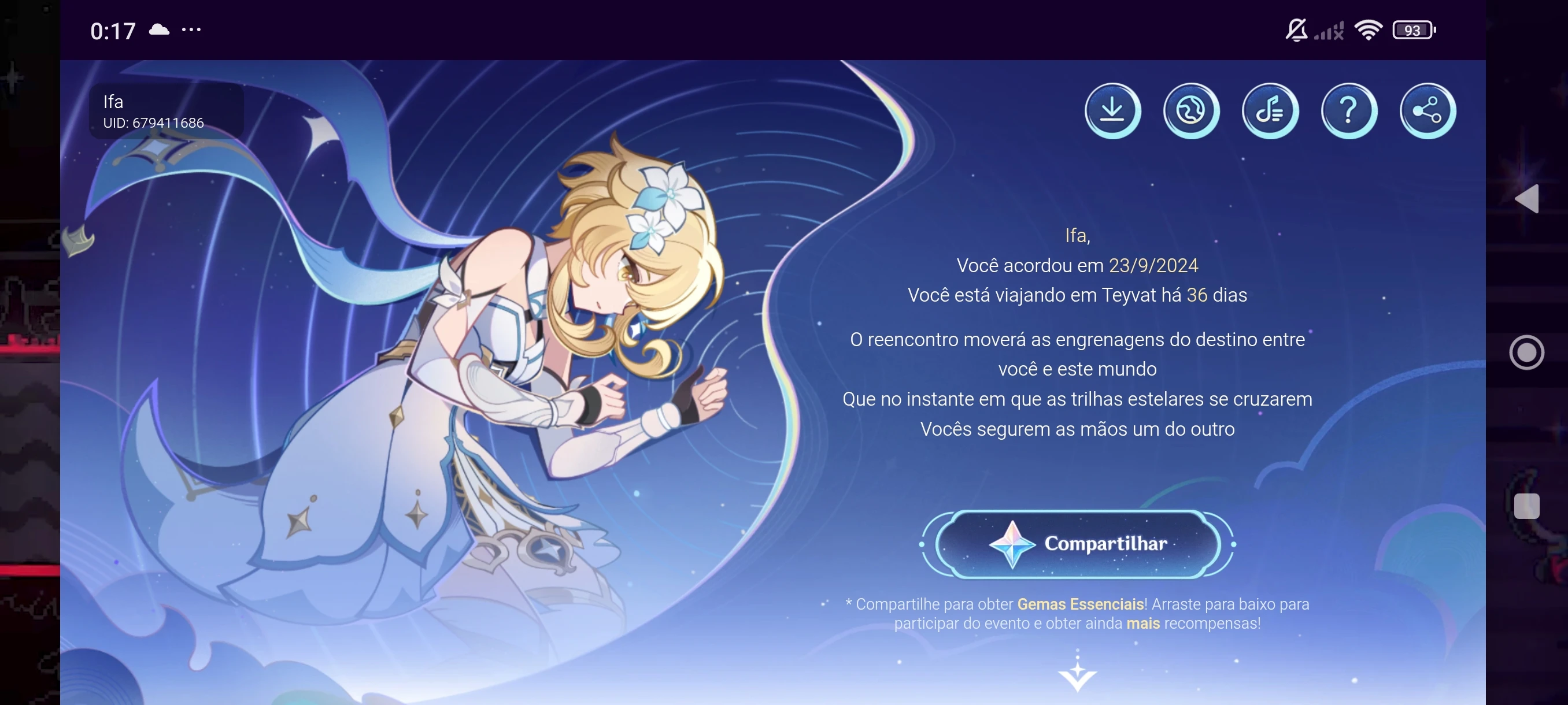Image resolution: width=1568 pixels, height=705 pixels.
Task: Toggle the record circle control on screen edge
Action: pos(1527,352)
